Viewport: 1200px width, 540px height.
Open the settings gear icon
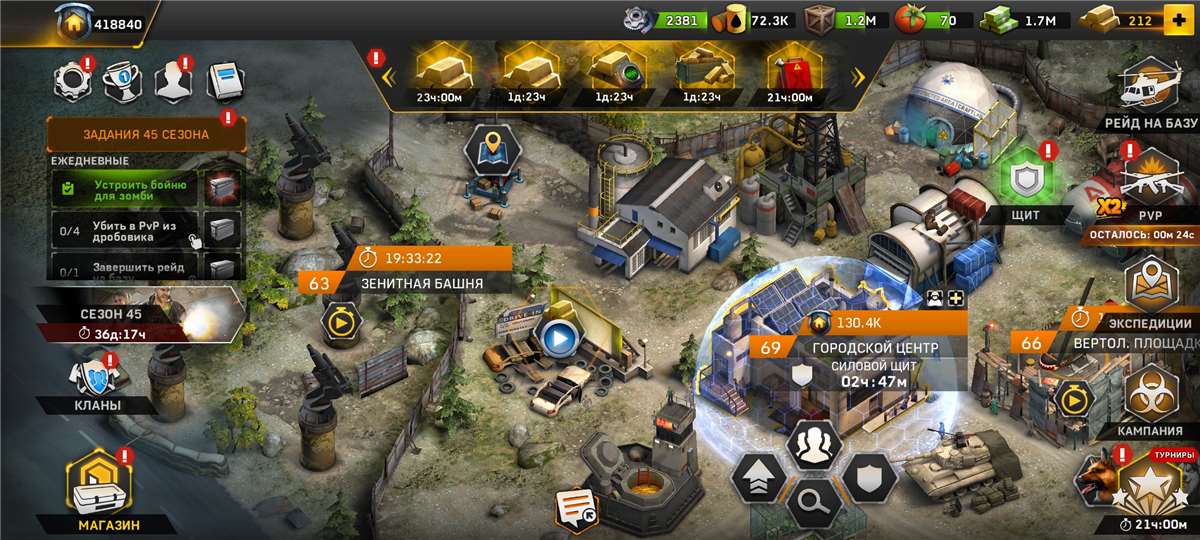(x=72, y=81)
